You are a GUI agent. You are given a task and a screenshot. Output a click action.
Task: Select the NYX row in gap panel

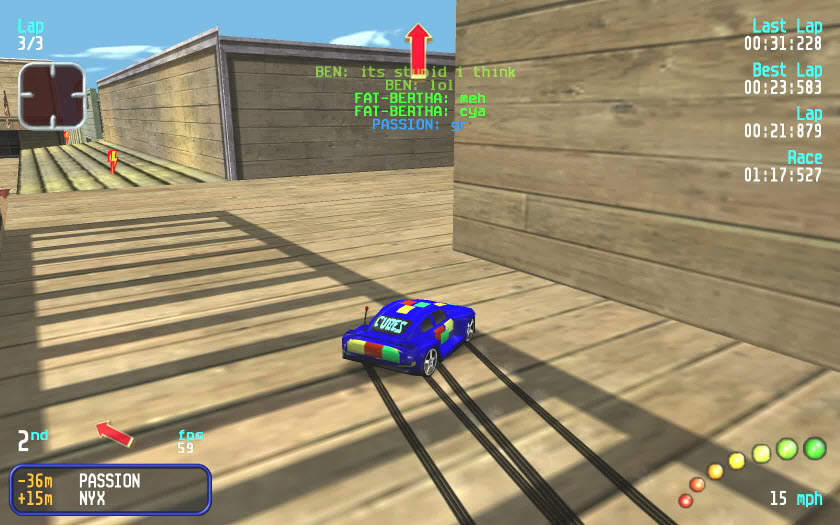[x=110, y=498]
